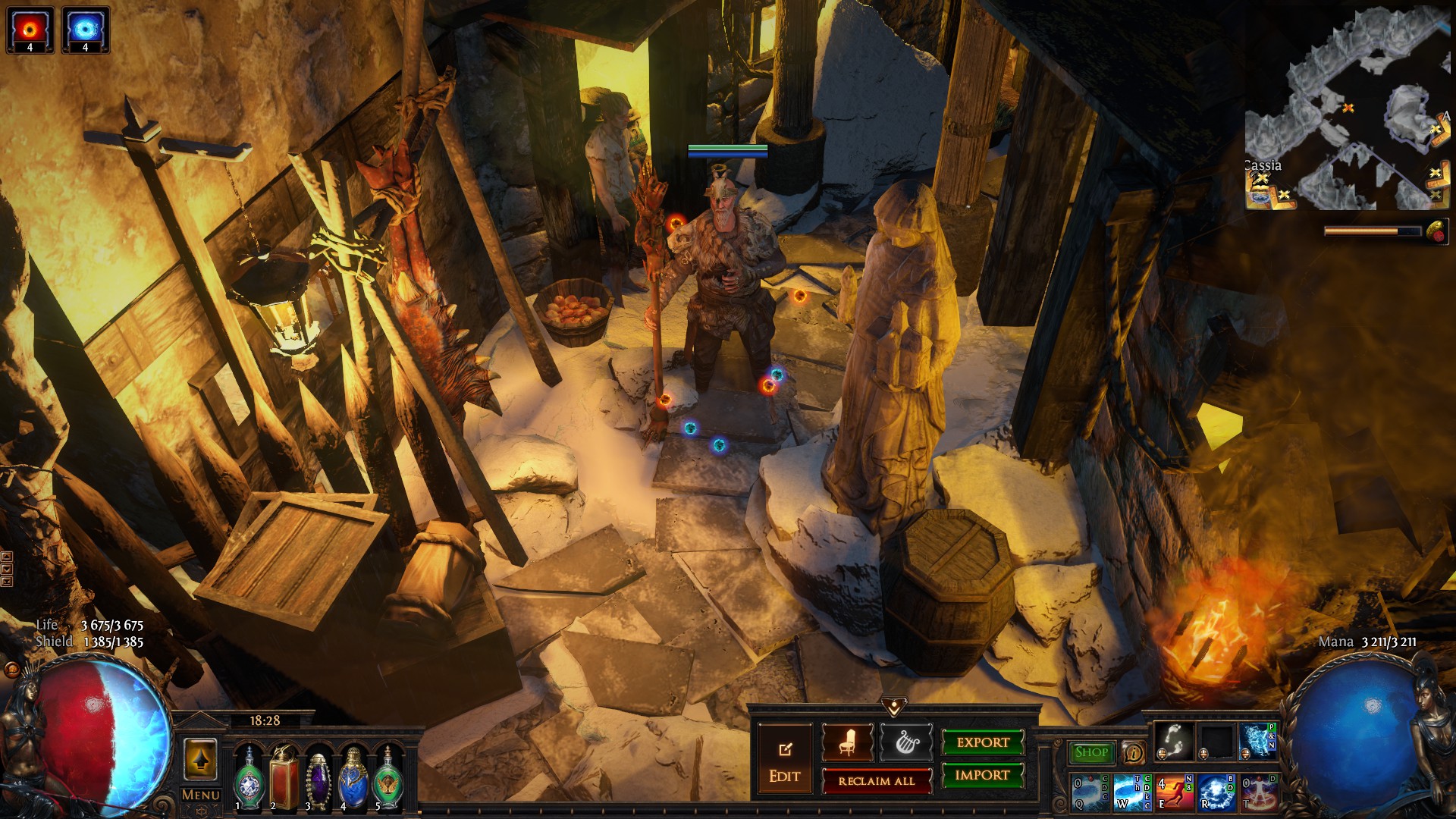Open the Menu button
The image size is (1456, 819).
[x=201, y=795]
